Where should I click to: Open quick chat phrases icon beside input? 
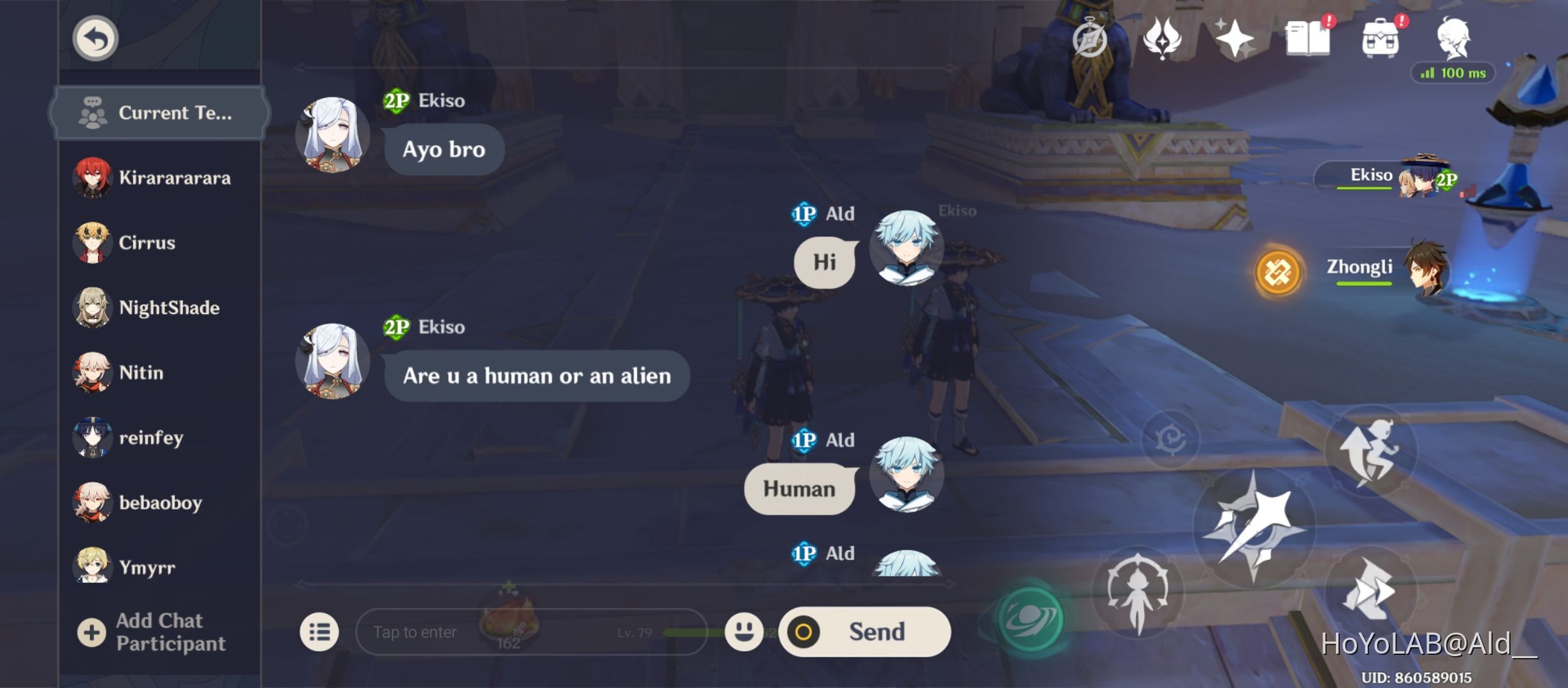point(321,631)
